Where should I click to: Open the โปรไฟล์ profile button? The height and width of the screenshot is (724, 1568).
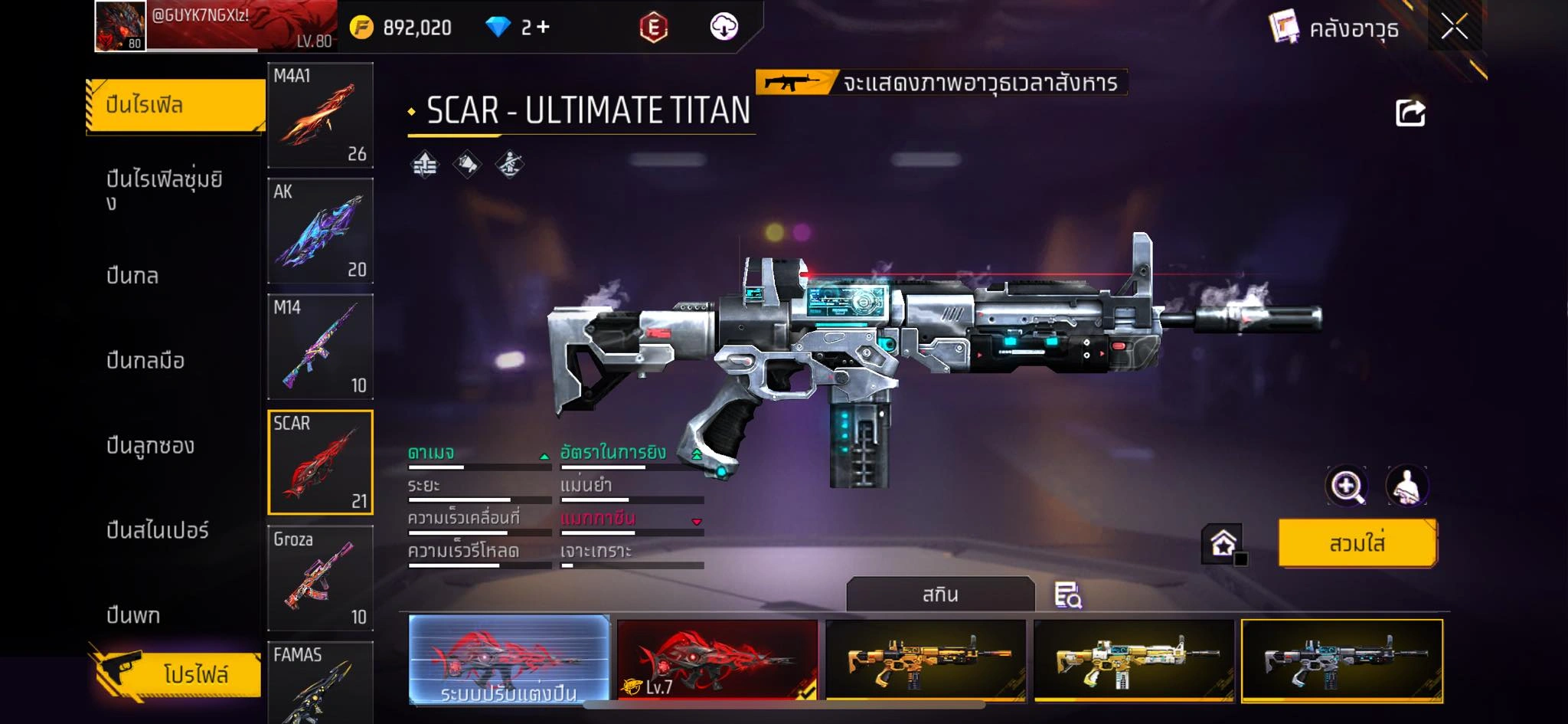point(176,674)
